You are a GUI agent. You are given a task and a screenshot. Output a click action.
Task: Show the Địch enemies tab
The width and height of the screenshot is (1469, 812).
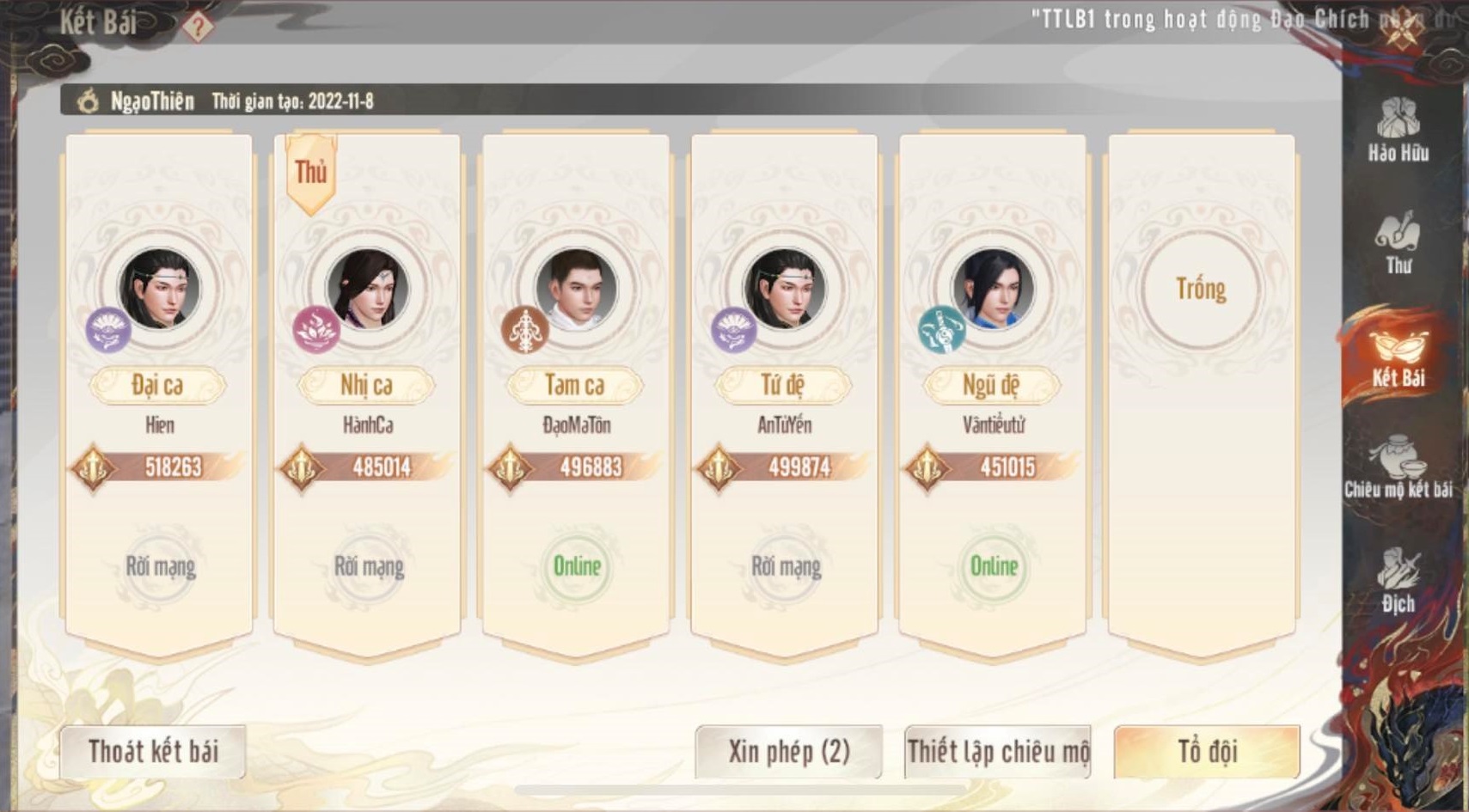tap(1398, 582)
